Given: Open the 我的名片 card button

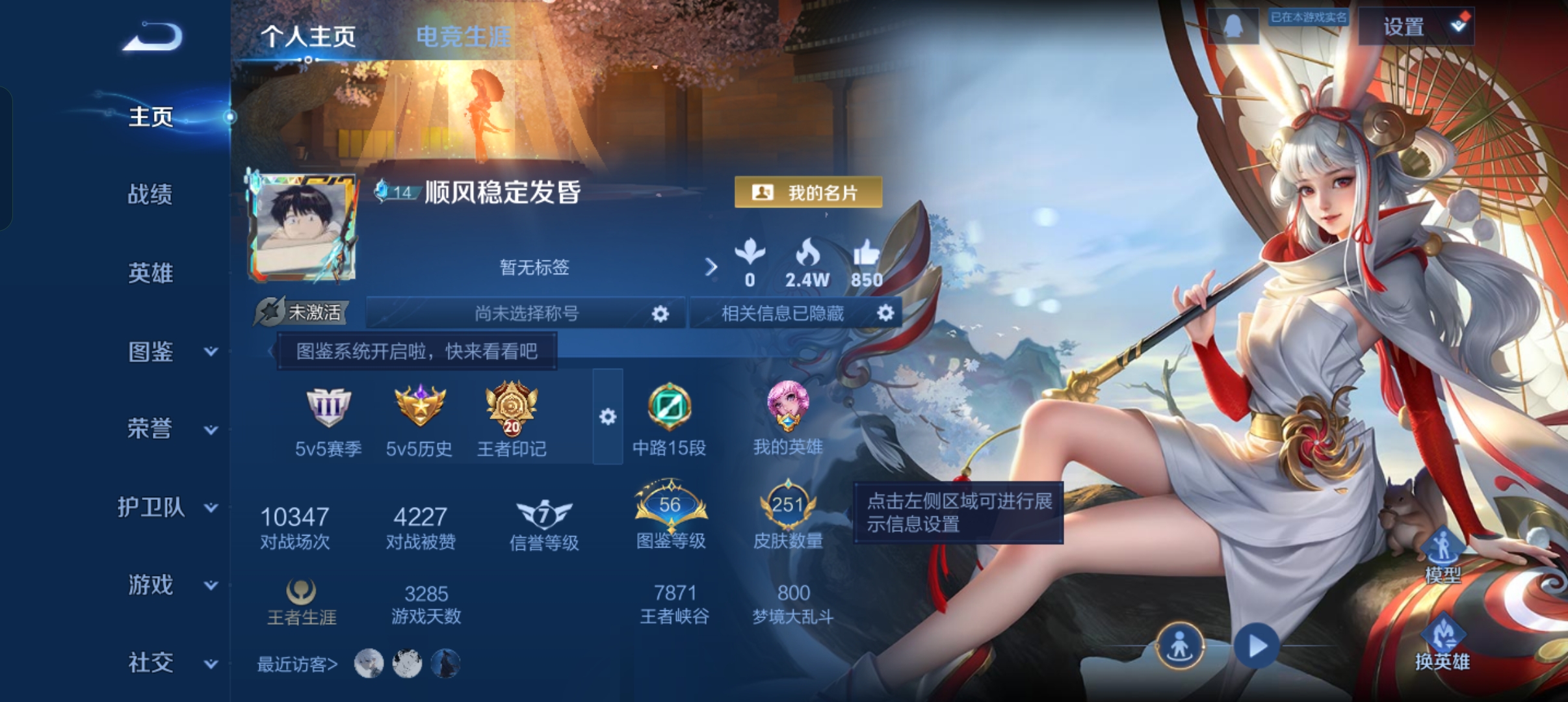Looking at the screenshot, I should click(807, 192).
